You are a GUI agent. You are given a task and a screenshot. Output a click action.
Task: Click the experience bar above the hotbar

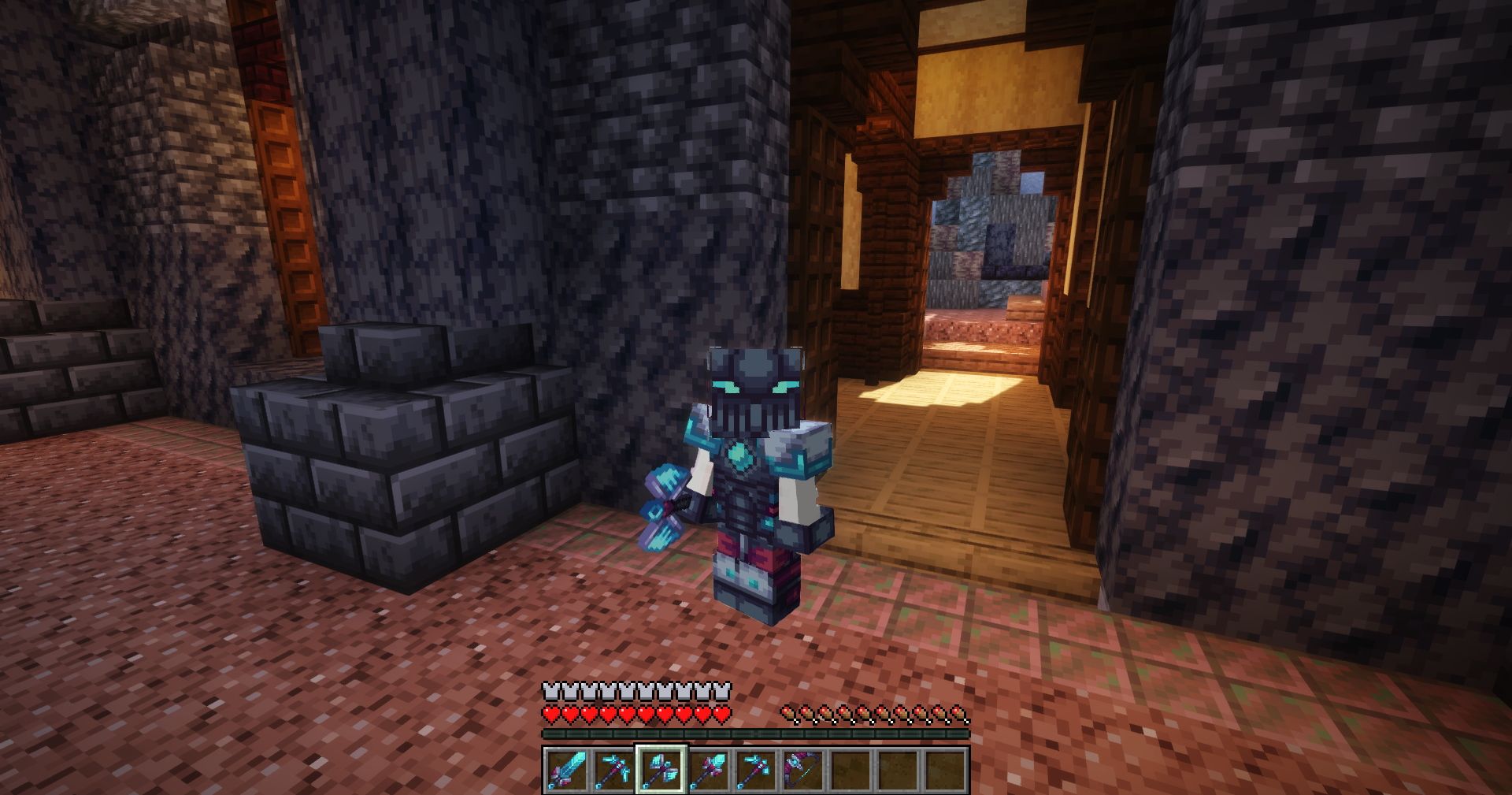tap(756, 734)
